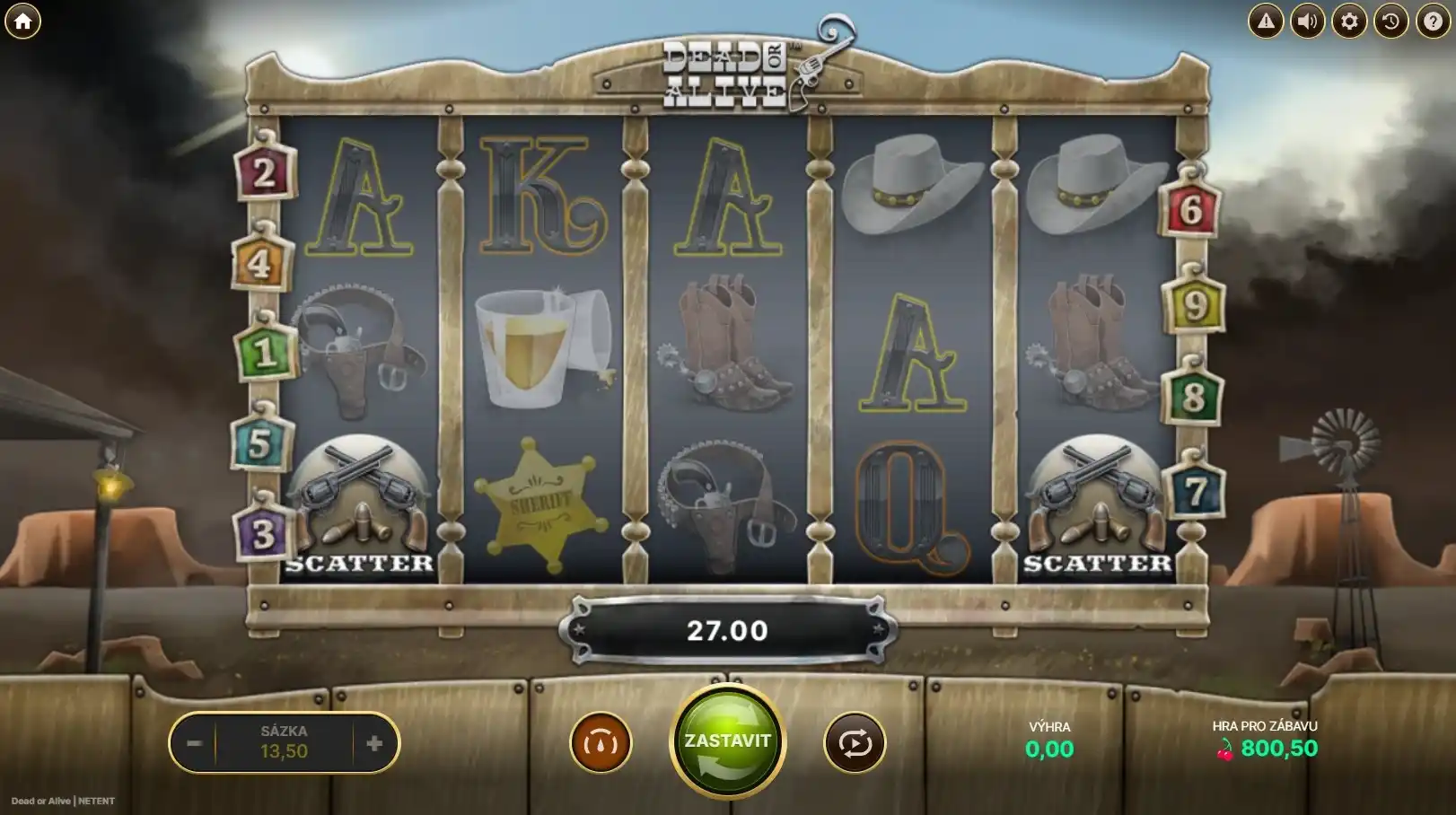
Task: Open the question mark help
Action: point(1433,22)
